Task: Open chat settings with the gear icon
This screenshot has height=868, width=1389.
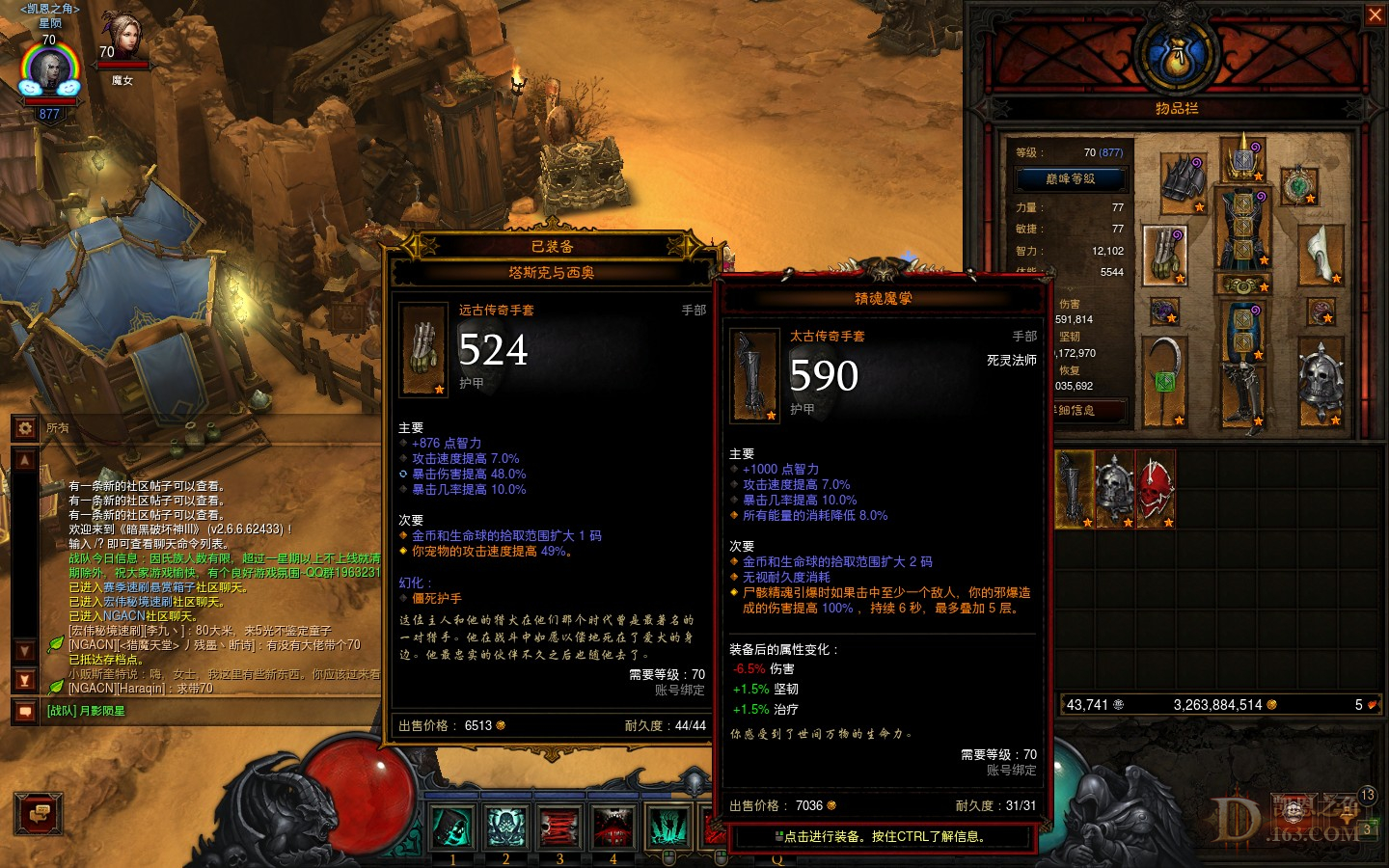Action: pyautogui.click(x=24, y=428)
